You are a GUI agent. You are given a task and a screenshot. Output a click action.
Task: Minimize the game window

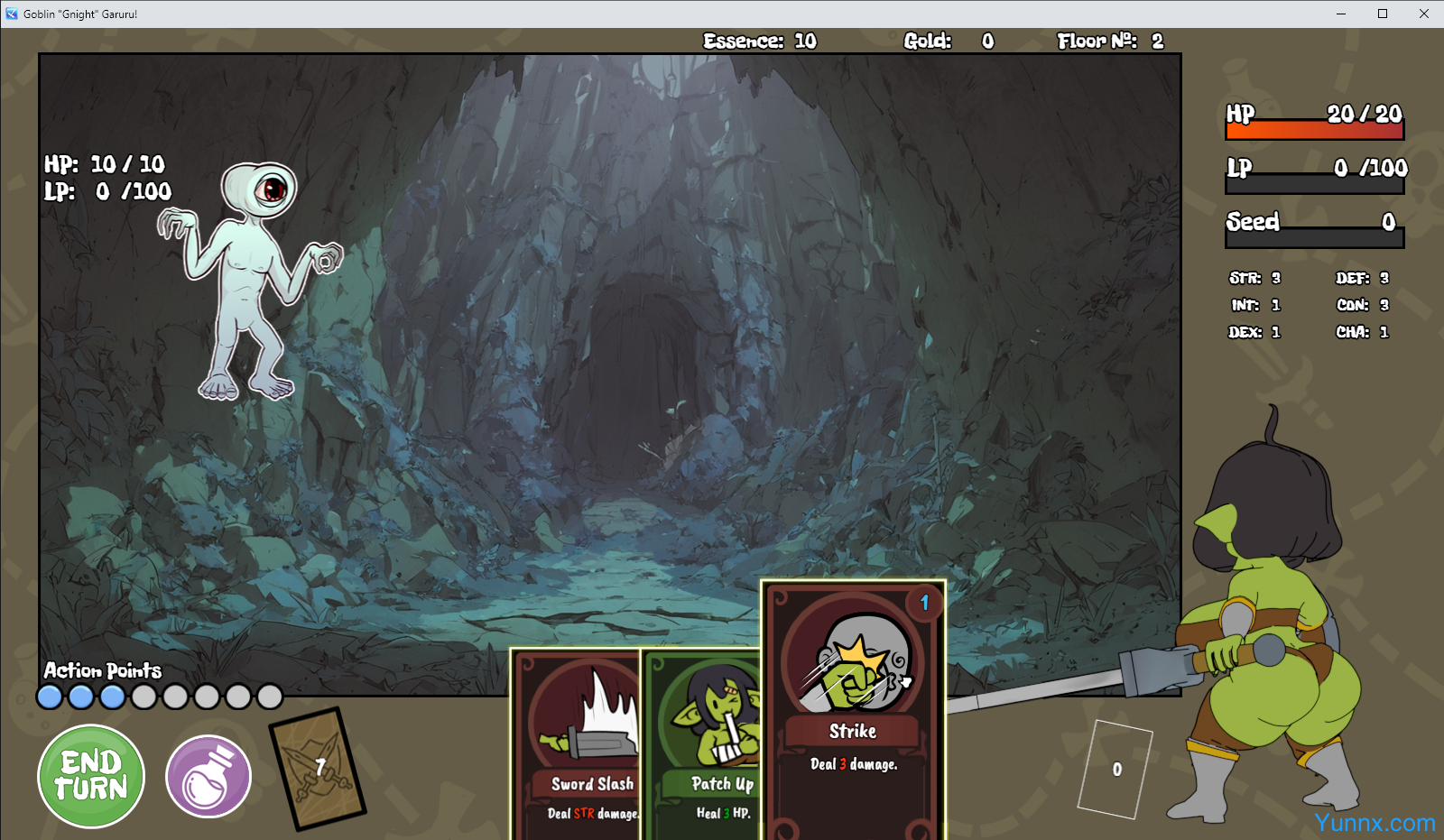[x=1340, y=14]
